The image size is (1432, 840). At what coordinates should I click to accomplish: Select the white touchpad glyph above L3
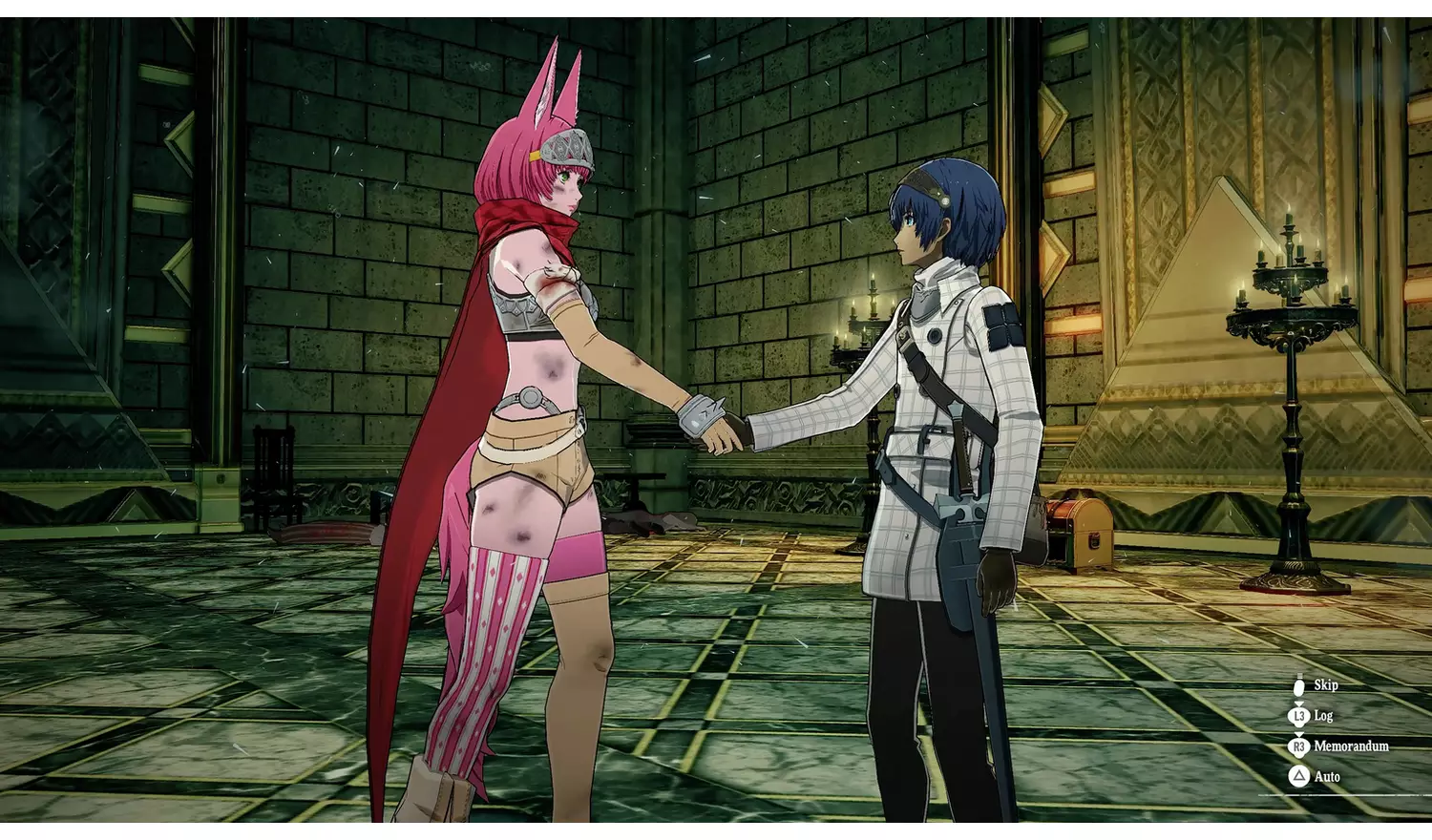pos(1299,686)
